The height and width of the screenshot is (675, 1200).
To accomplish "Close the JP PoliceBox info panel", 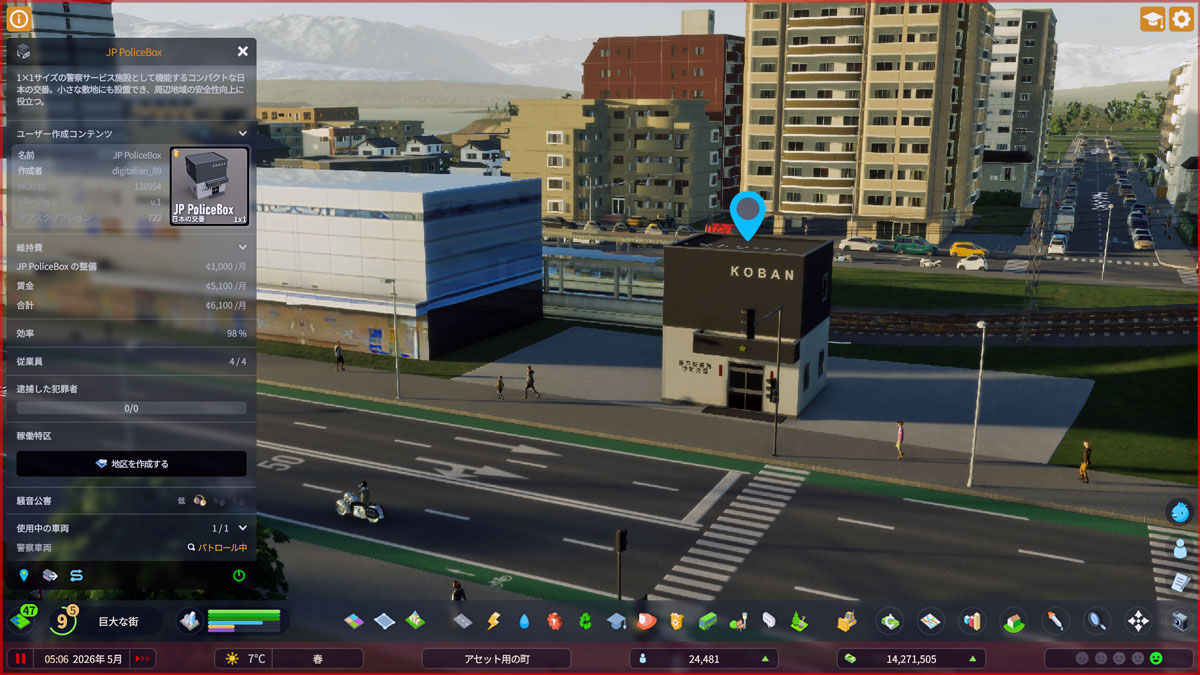I will tap(243, 51).
